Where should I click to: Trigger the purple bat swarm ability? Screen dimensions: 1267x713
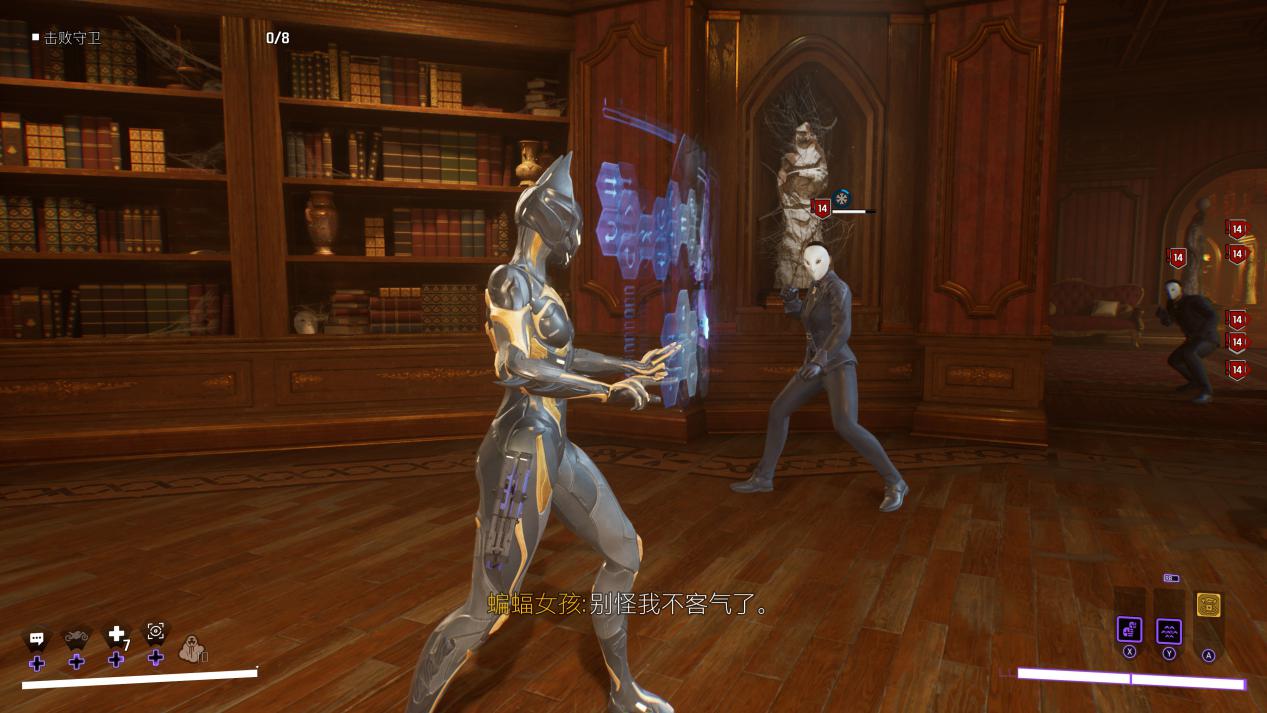1169,631
